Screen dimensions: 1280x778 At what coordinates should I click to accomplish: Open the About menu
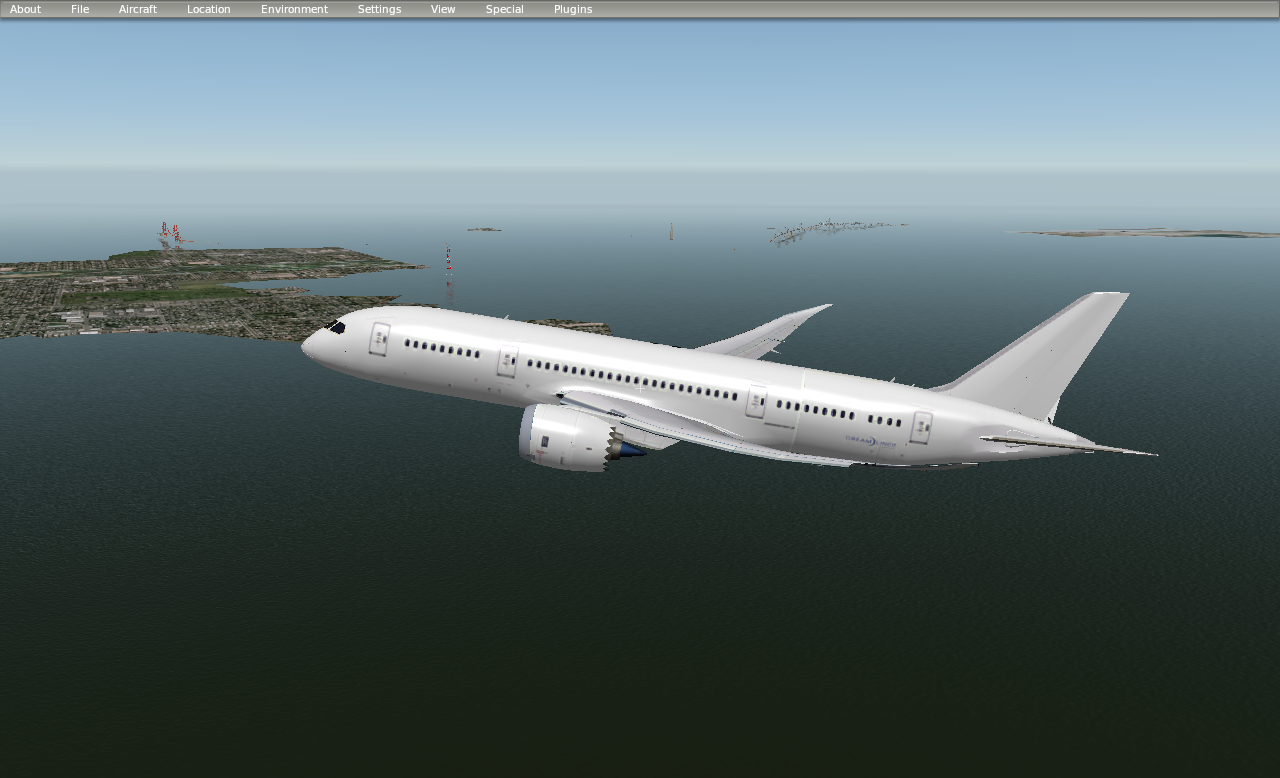24,8
